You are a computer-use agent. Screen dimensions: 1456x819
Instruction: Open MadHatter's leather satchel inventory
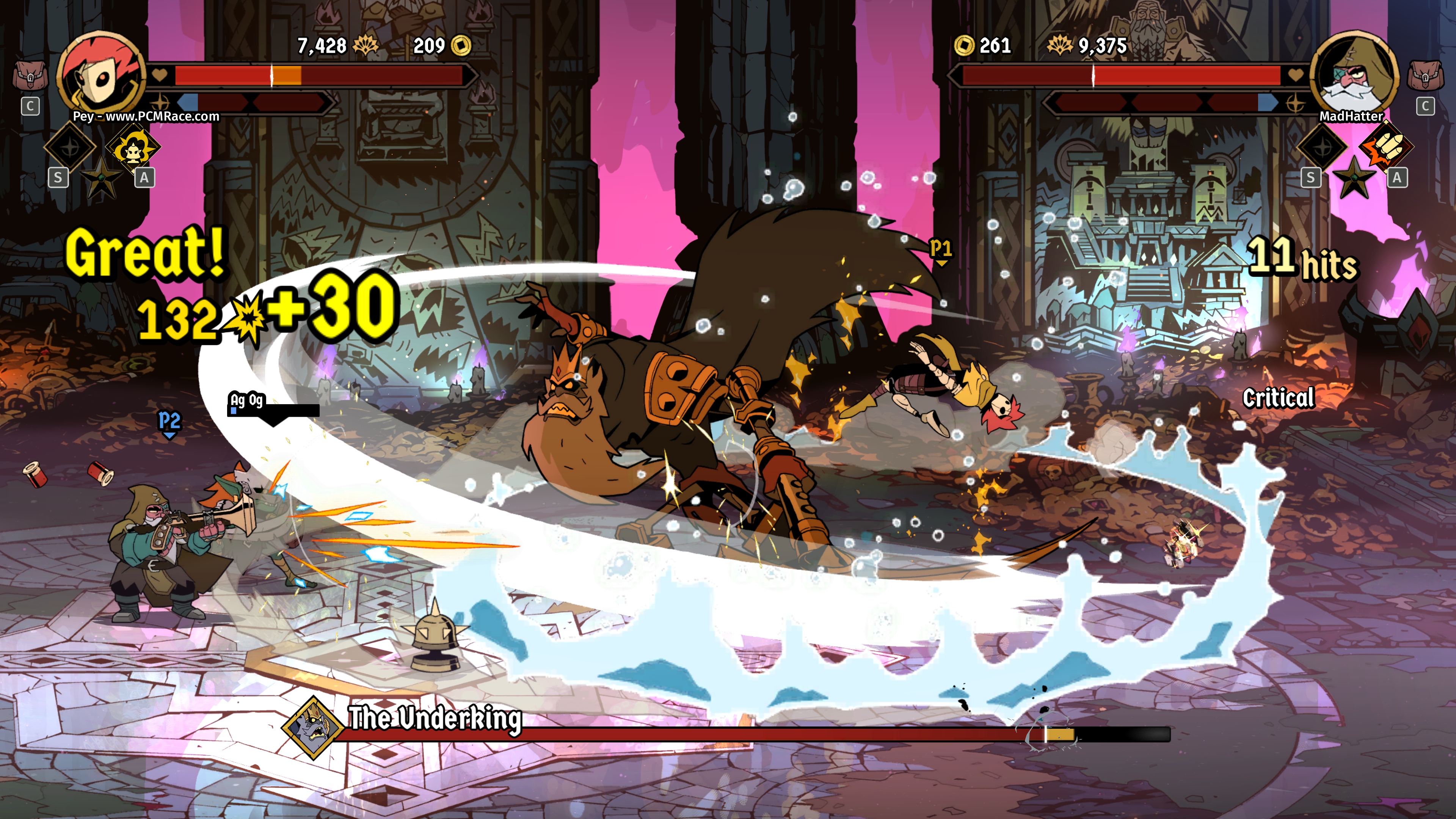coord(1425,76)
